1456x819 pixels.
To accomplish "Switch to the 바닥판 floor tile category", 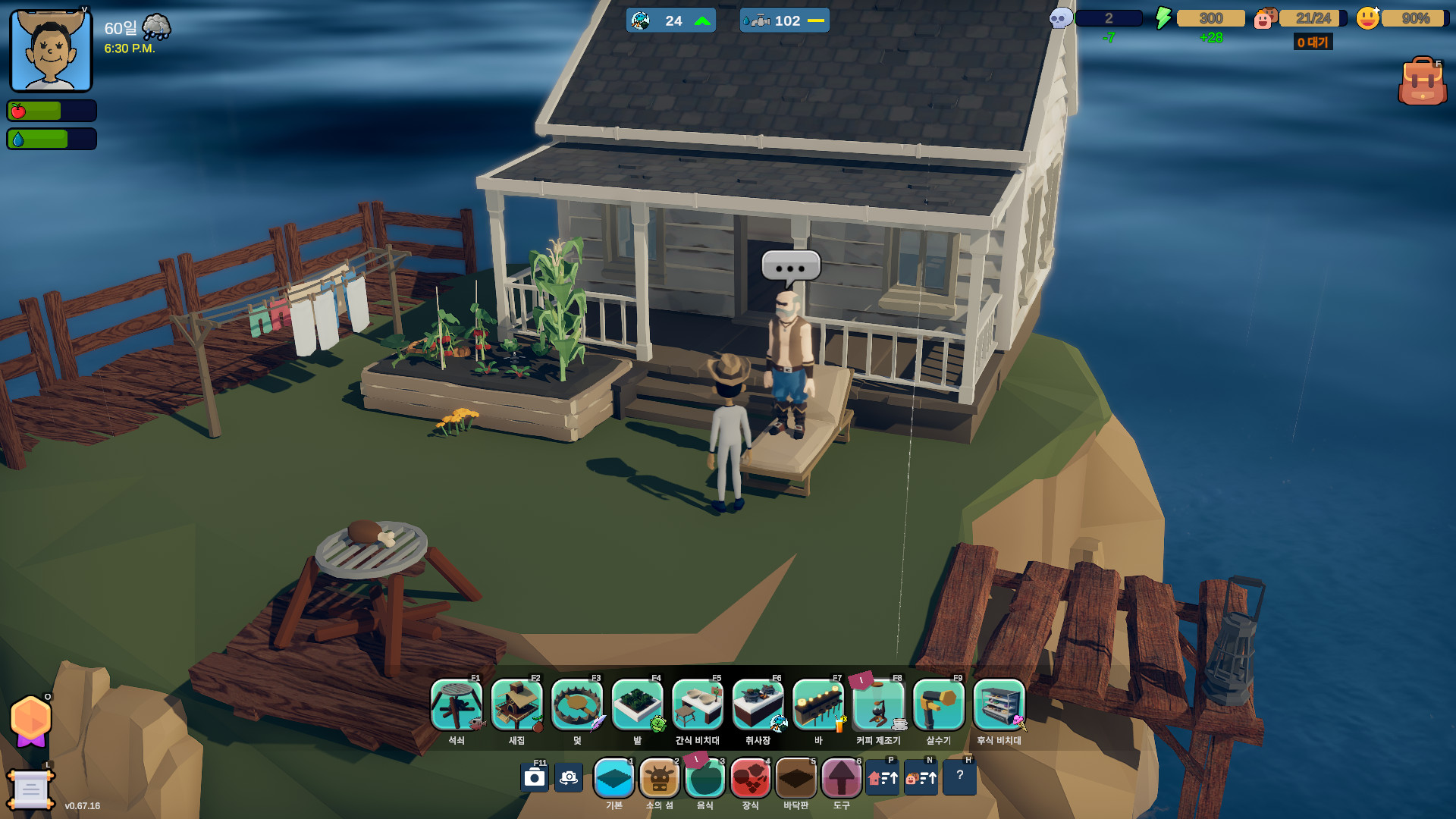I will coord(795,778).
